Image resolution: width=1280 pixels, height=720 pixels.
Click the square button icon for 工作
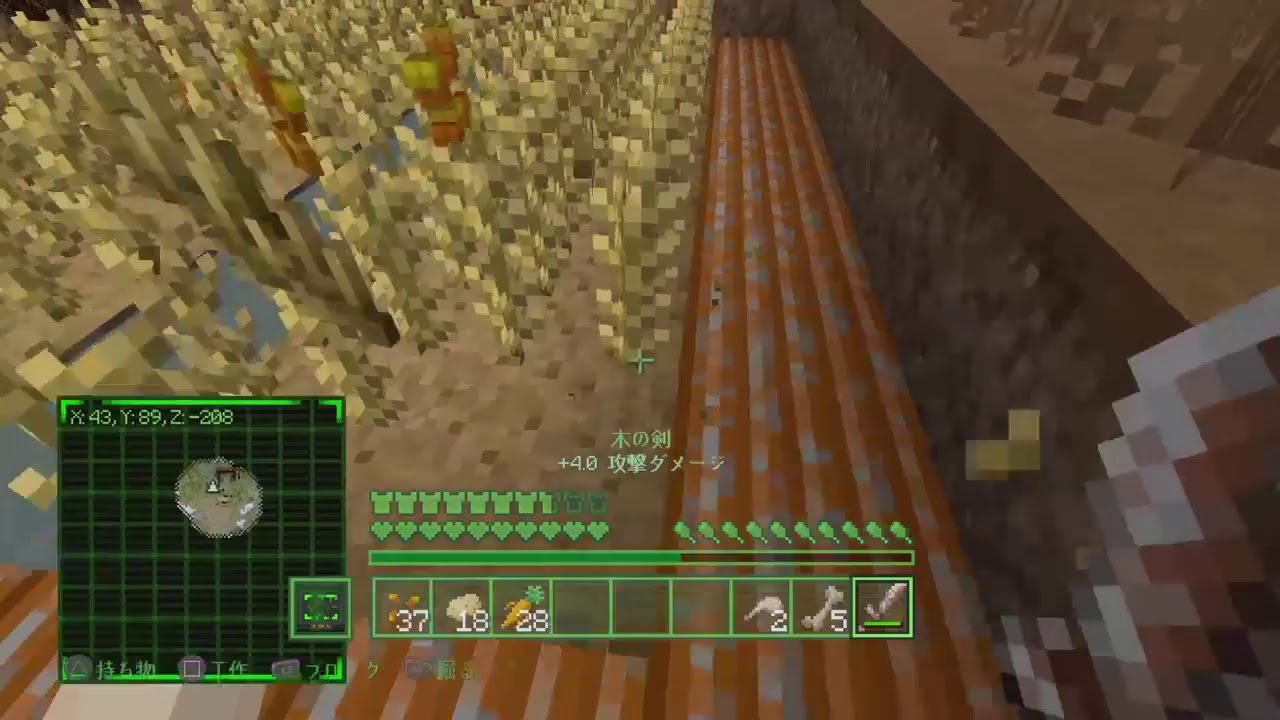click(x=190, y=668)
